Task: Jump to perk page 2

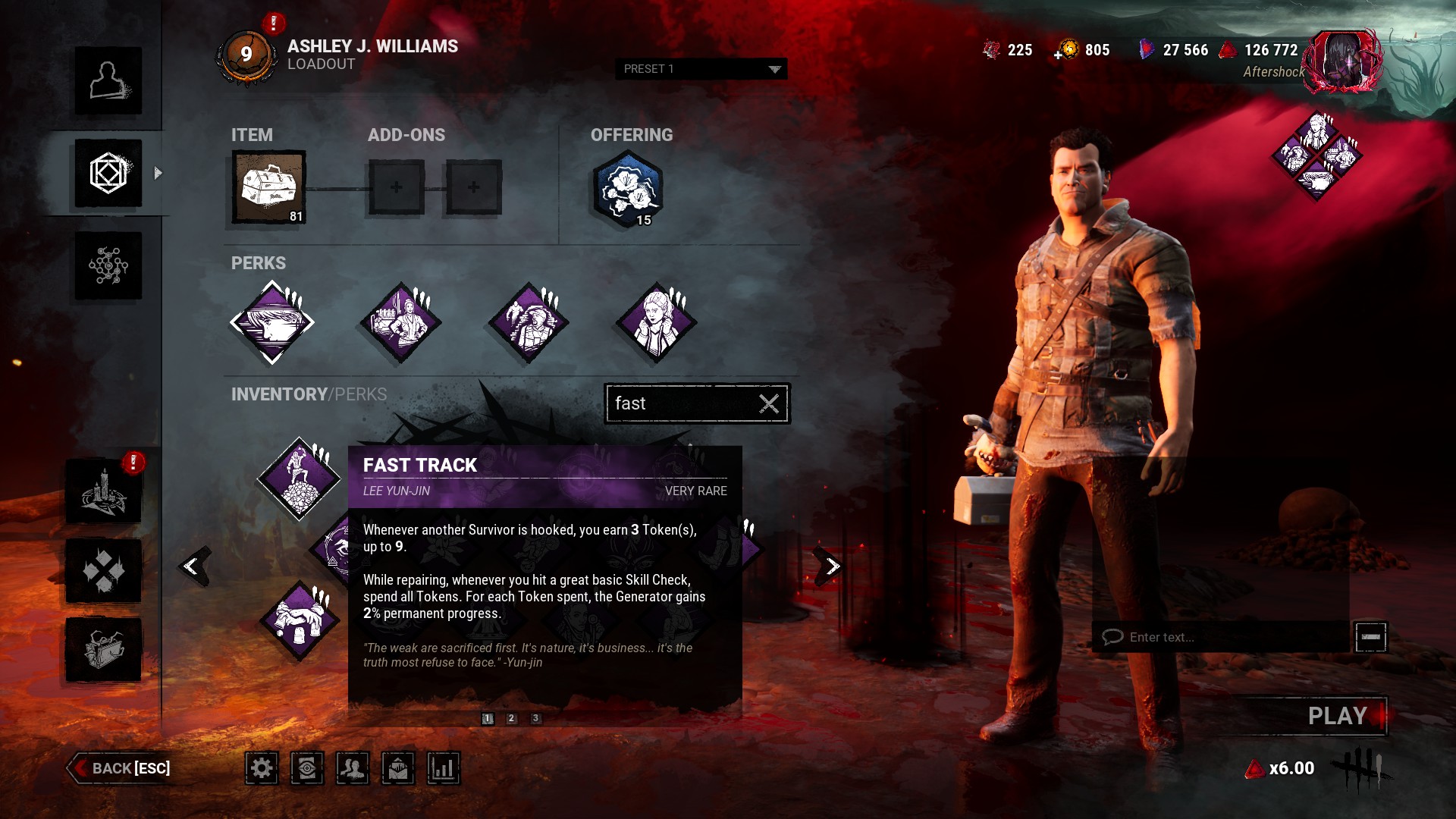Action: tap(512, 718)
